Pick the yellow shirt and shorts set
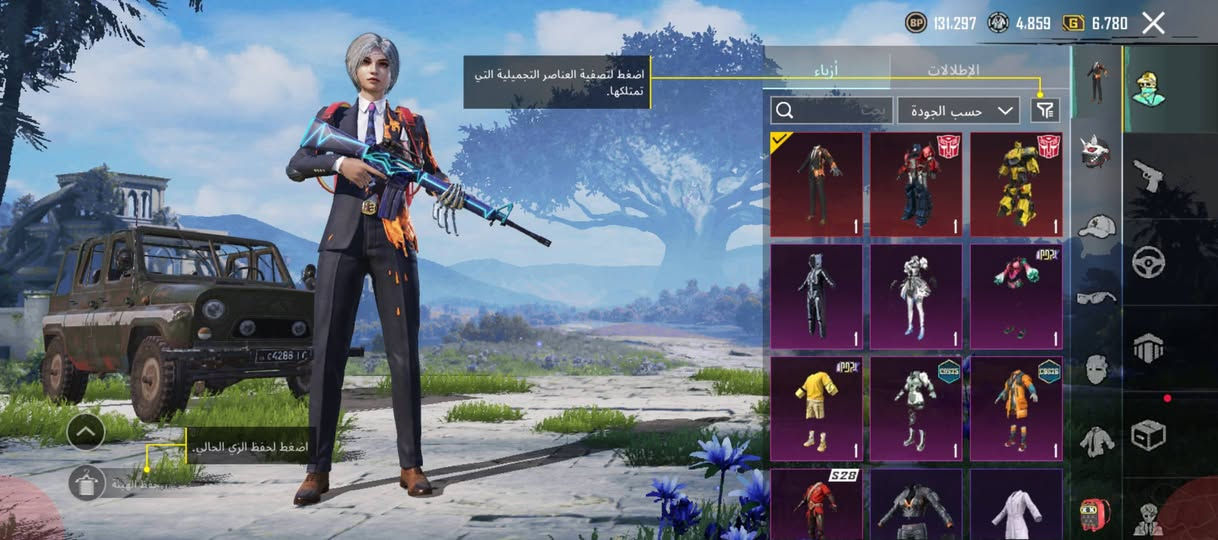Viewport: 1218px width, 540px height. (816, 409)
